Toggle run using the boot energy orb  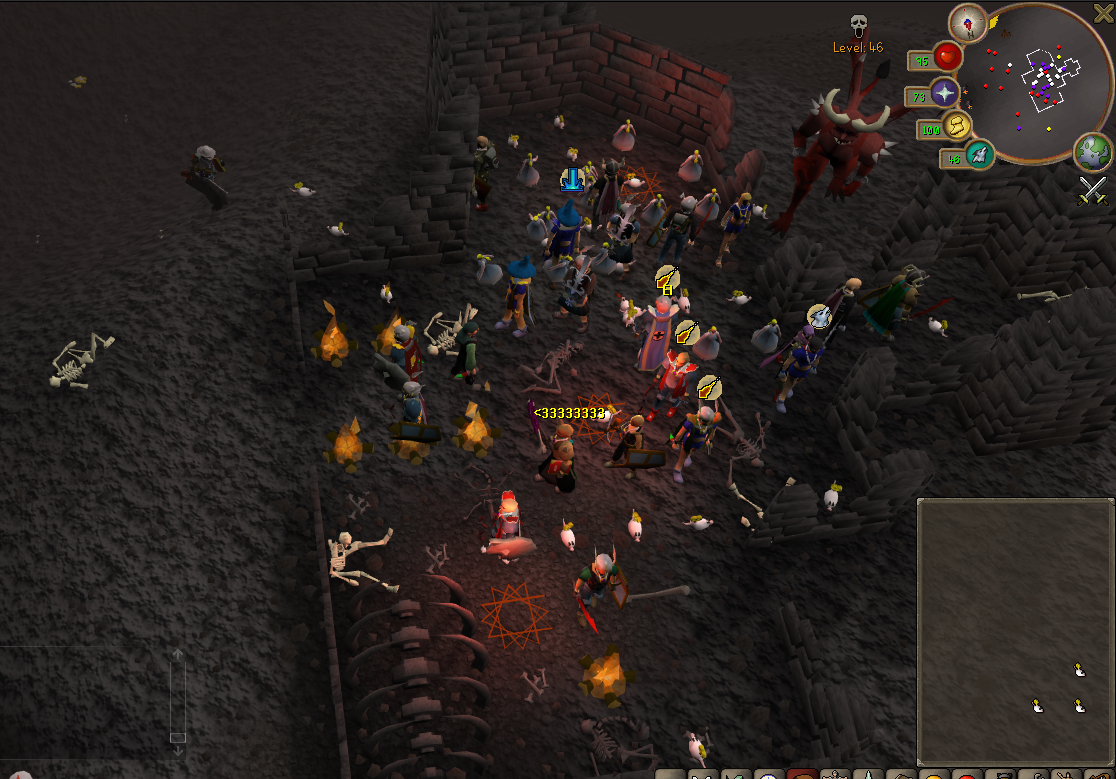coord(958,127)
